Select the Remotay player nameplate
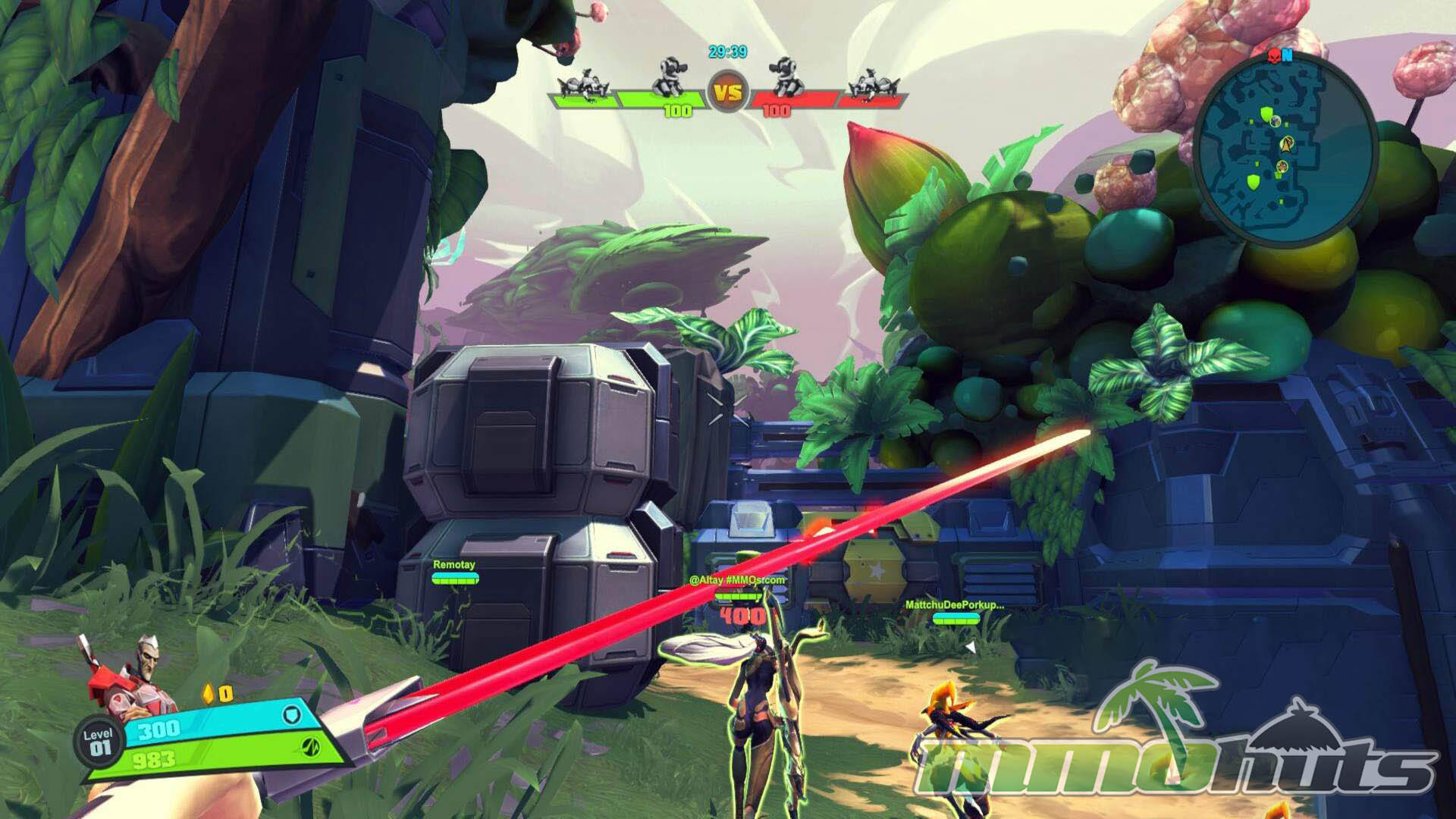 454,565
